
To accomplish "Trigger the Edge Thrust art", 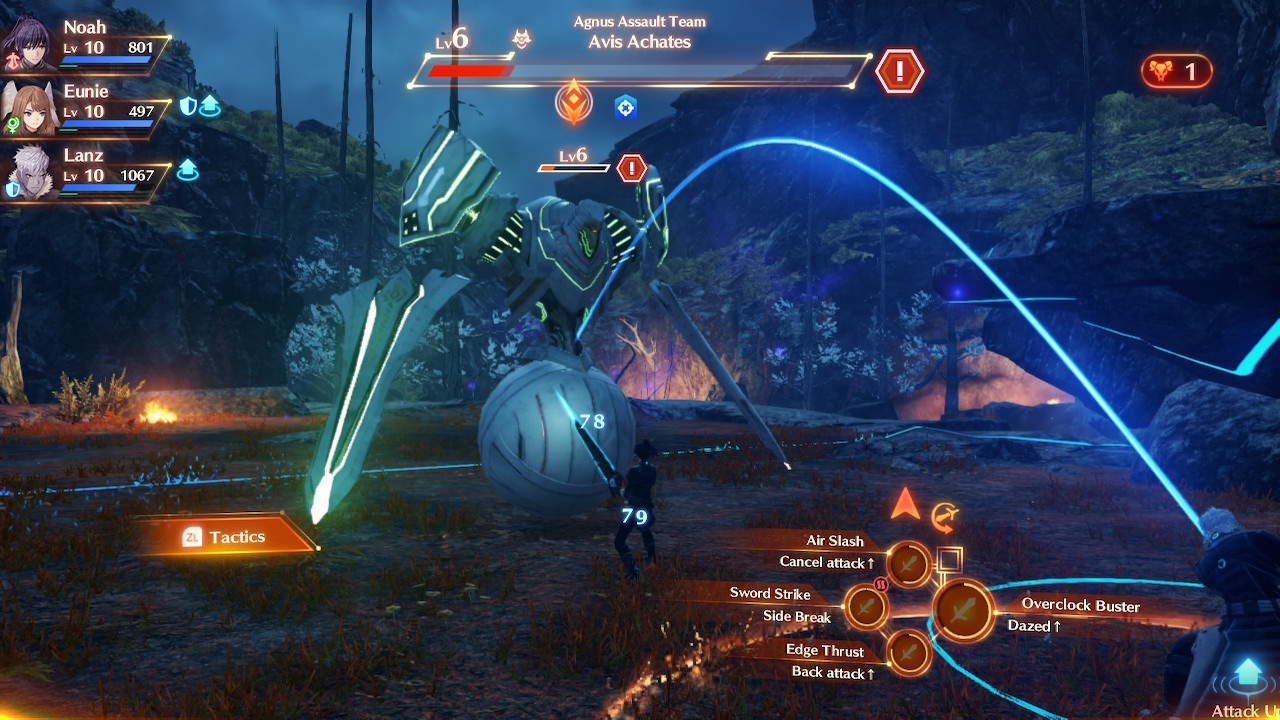I will coord(908,652).
